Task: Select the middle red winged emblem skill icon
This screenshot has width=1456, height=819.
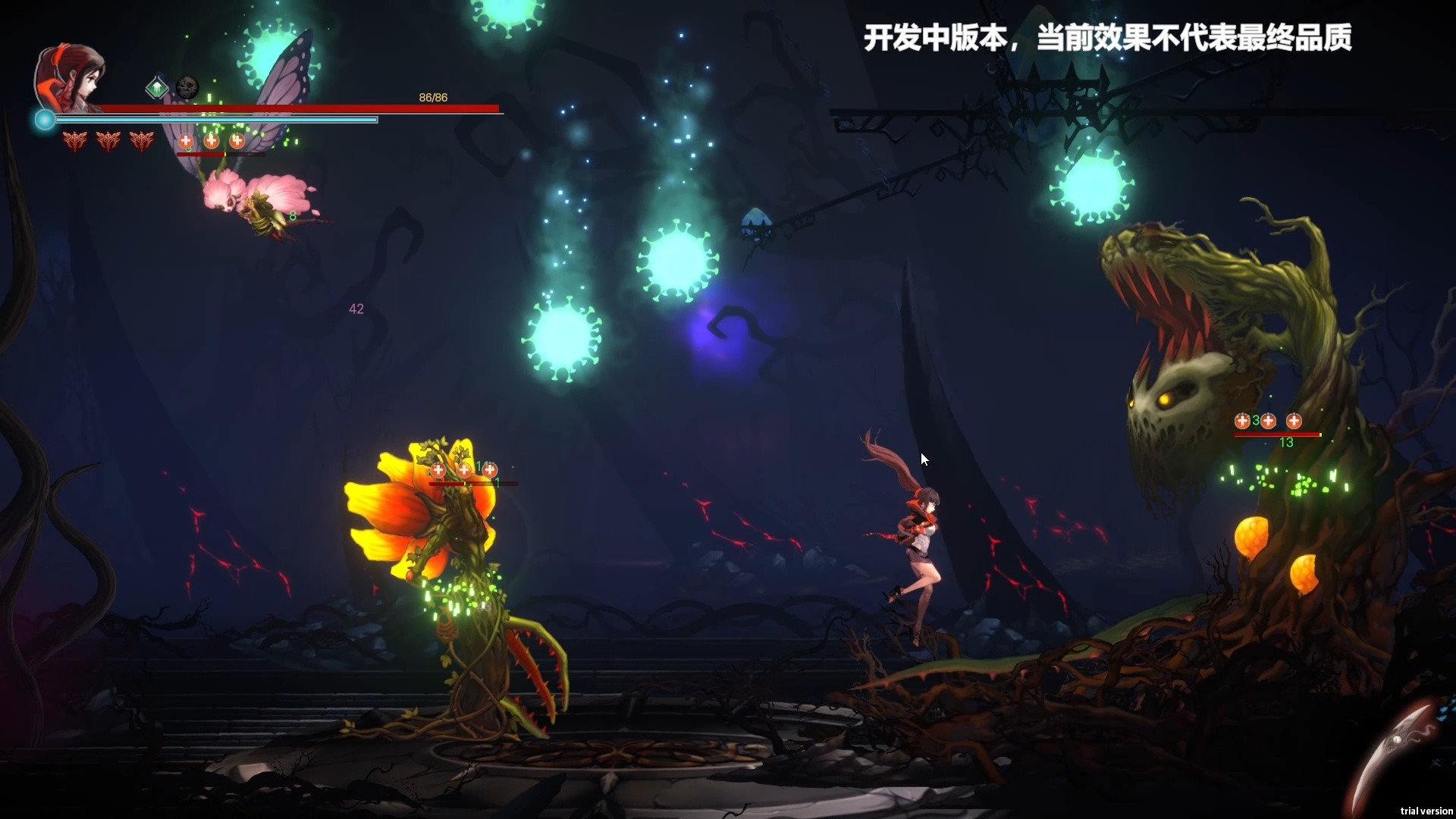Action: (x=108, y=141)
